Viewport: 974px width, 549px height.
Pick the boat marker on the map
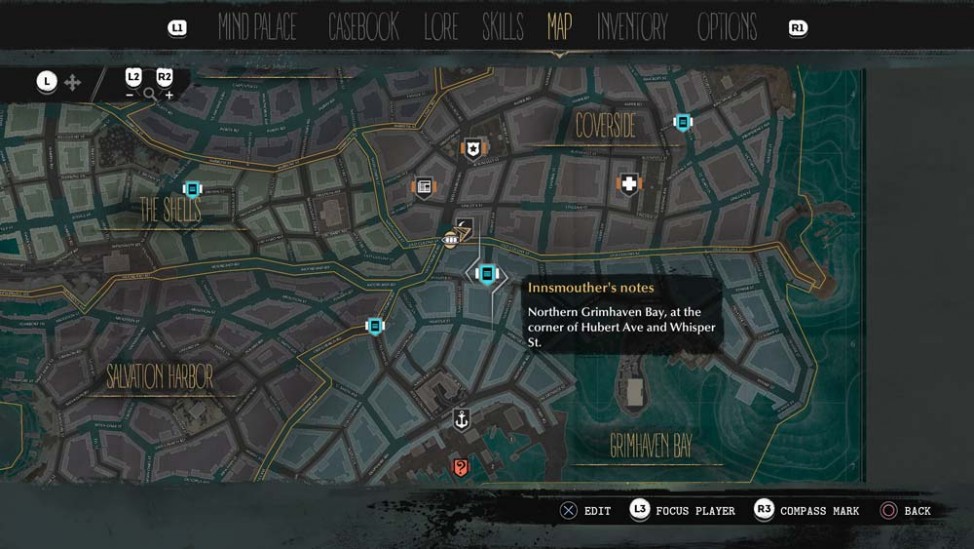click(451, 239)
